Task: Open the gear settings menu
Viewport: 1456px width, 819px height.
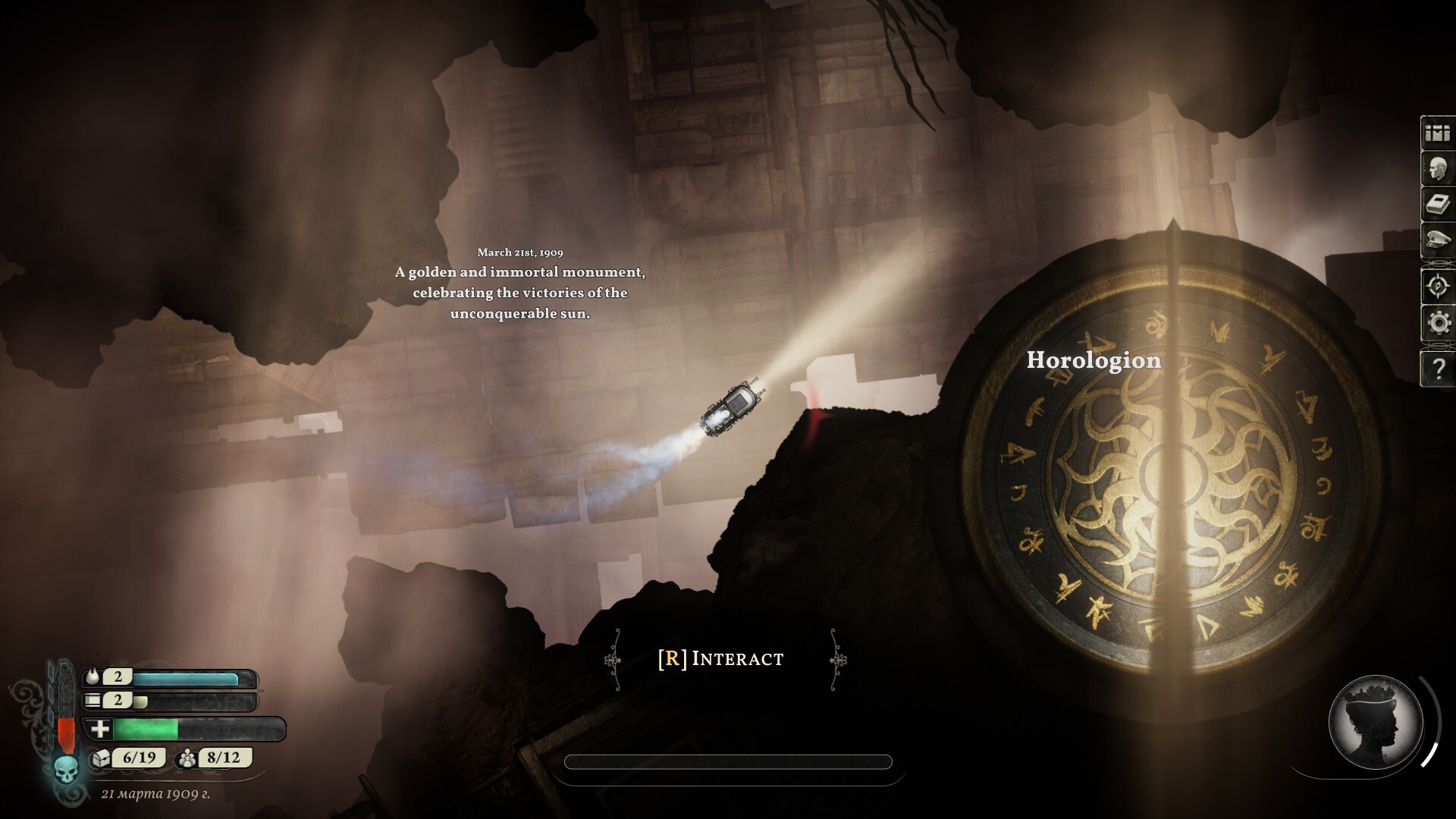Action: tap(1437, 324)
